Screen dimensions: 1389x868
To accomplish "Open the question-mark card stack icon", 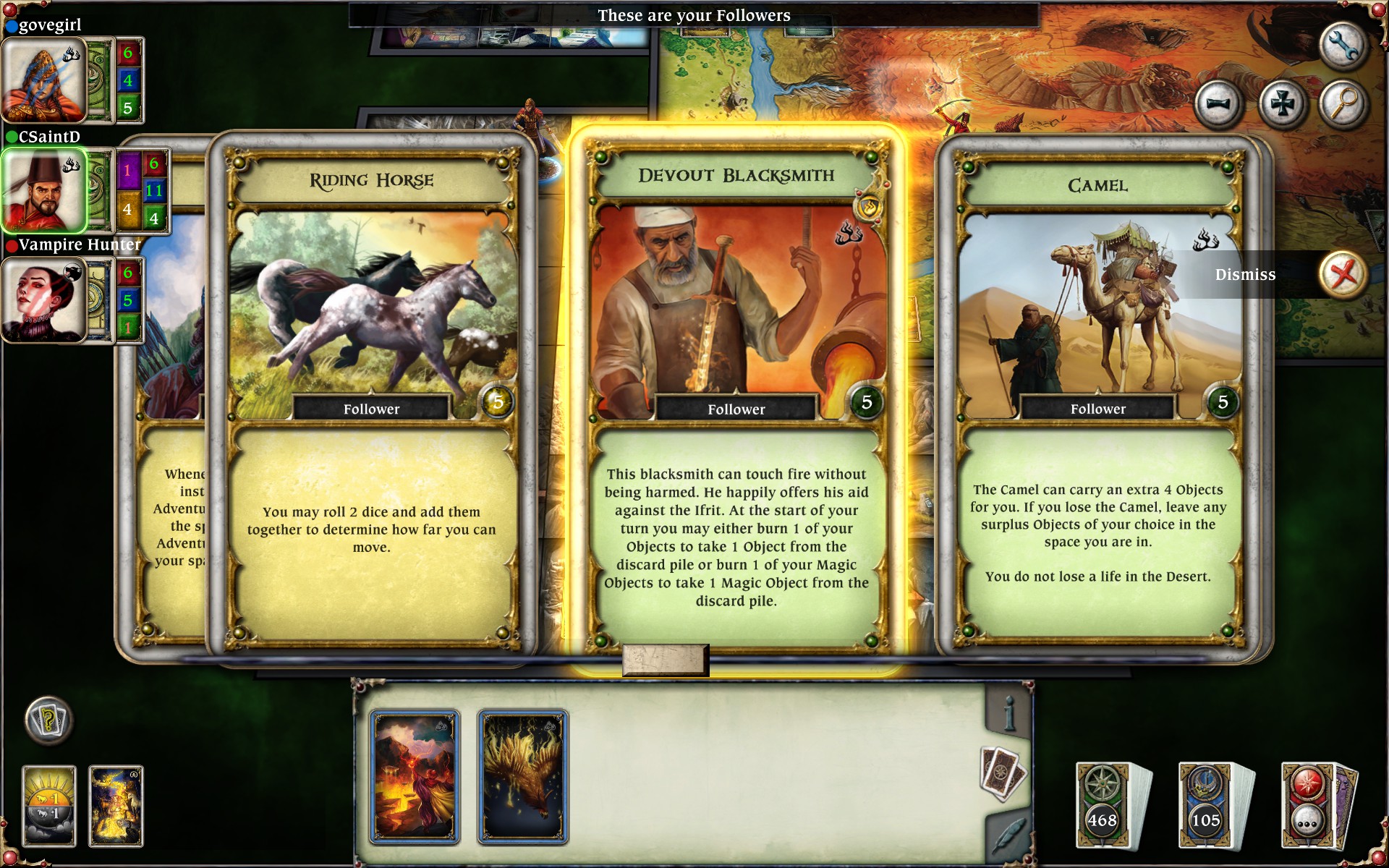I will coord(49,721).
